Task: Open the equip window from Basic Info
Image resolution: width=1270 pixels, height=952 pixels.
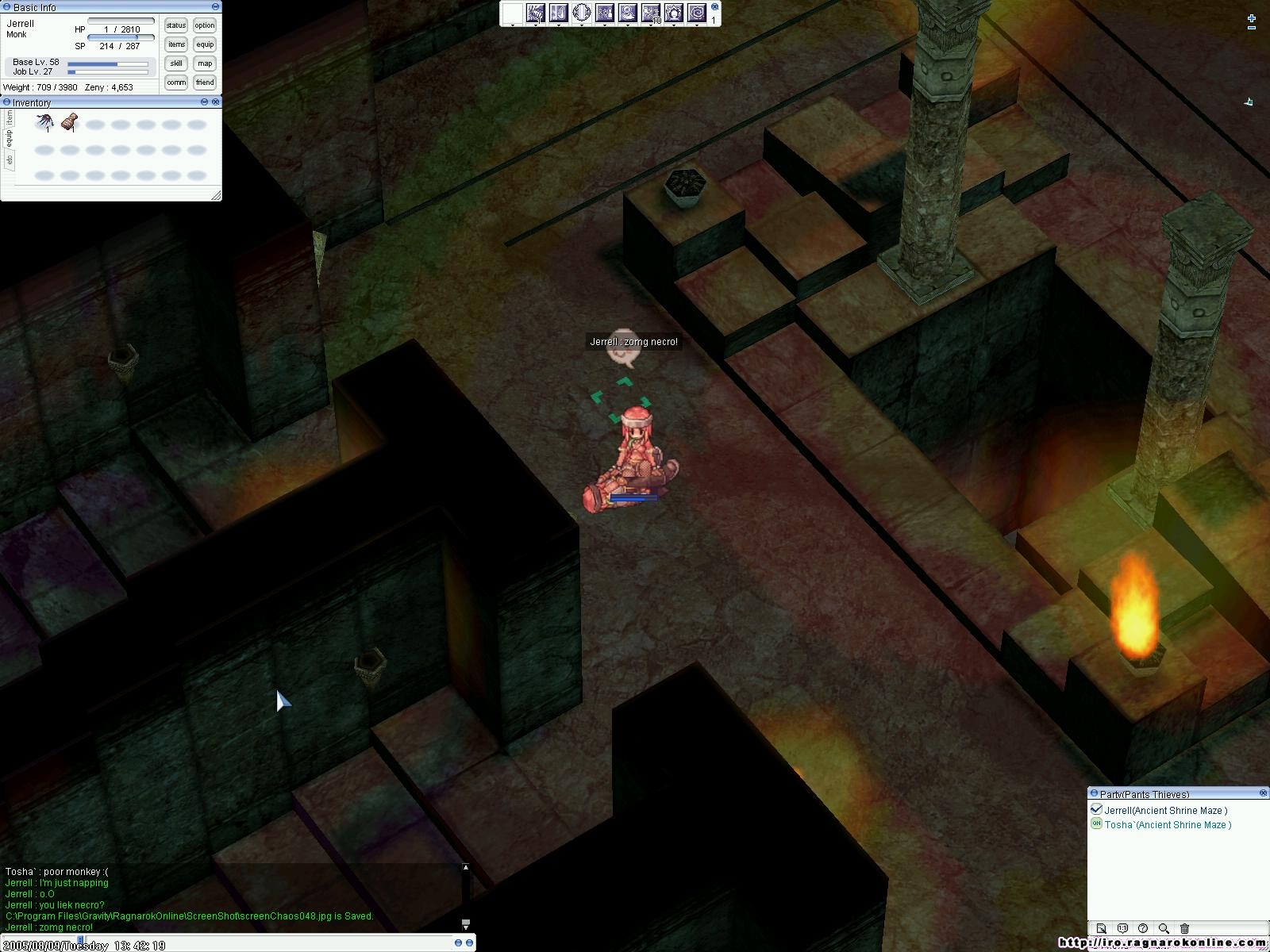Action: [x=205, y=44]
